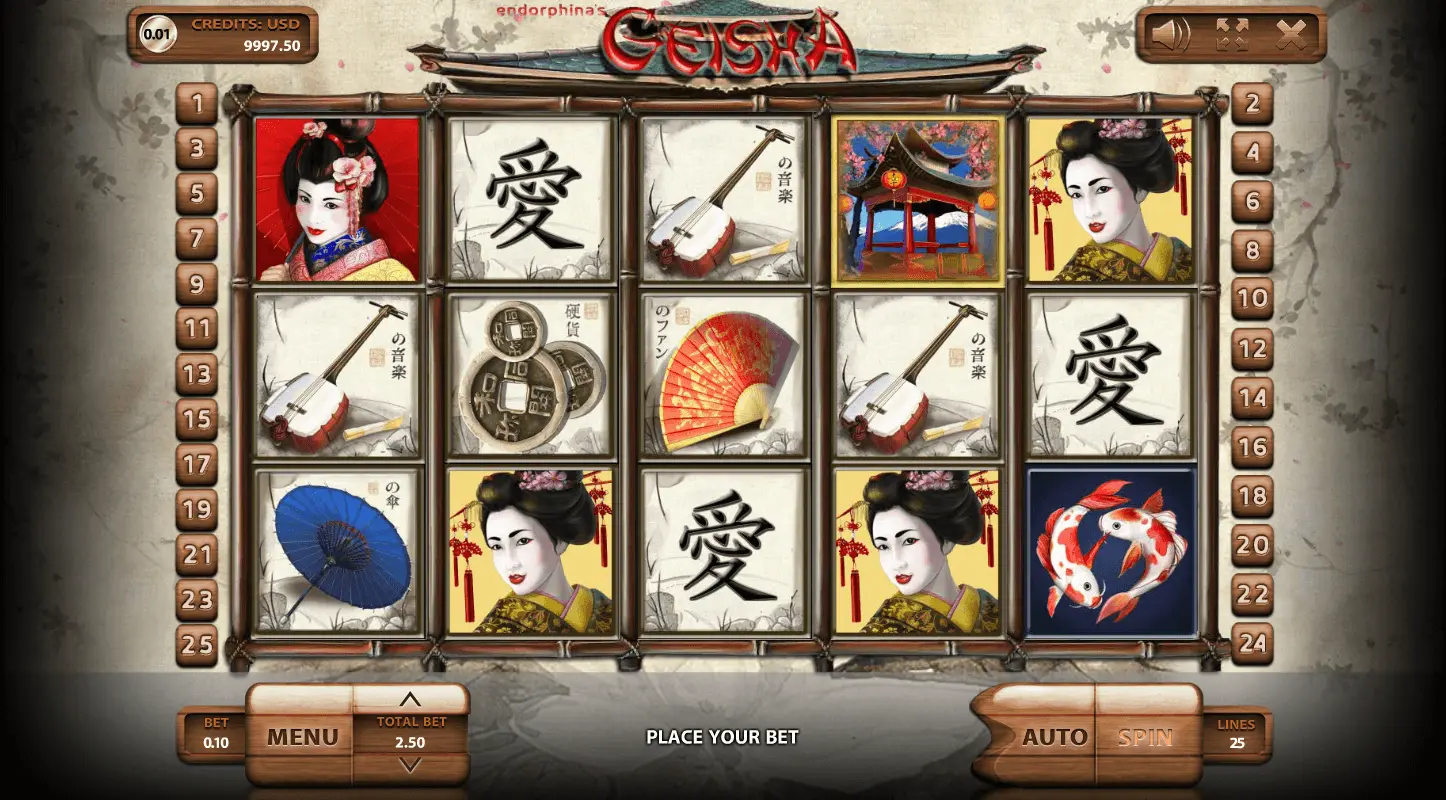The image size is (1446, 800).
Task: Highlight payline number 12
Action: pos(1252,349)
